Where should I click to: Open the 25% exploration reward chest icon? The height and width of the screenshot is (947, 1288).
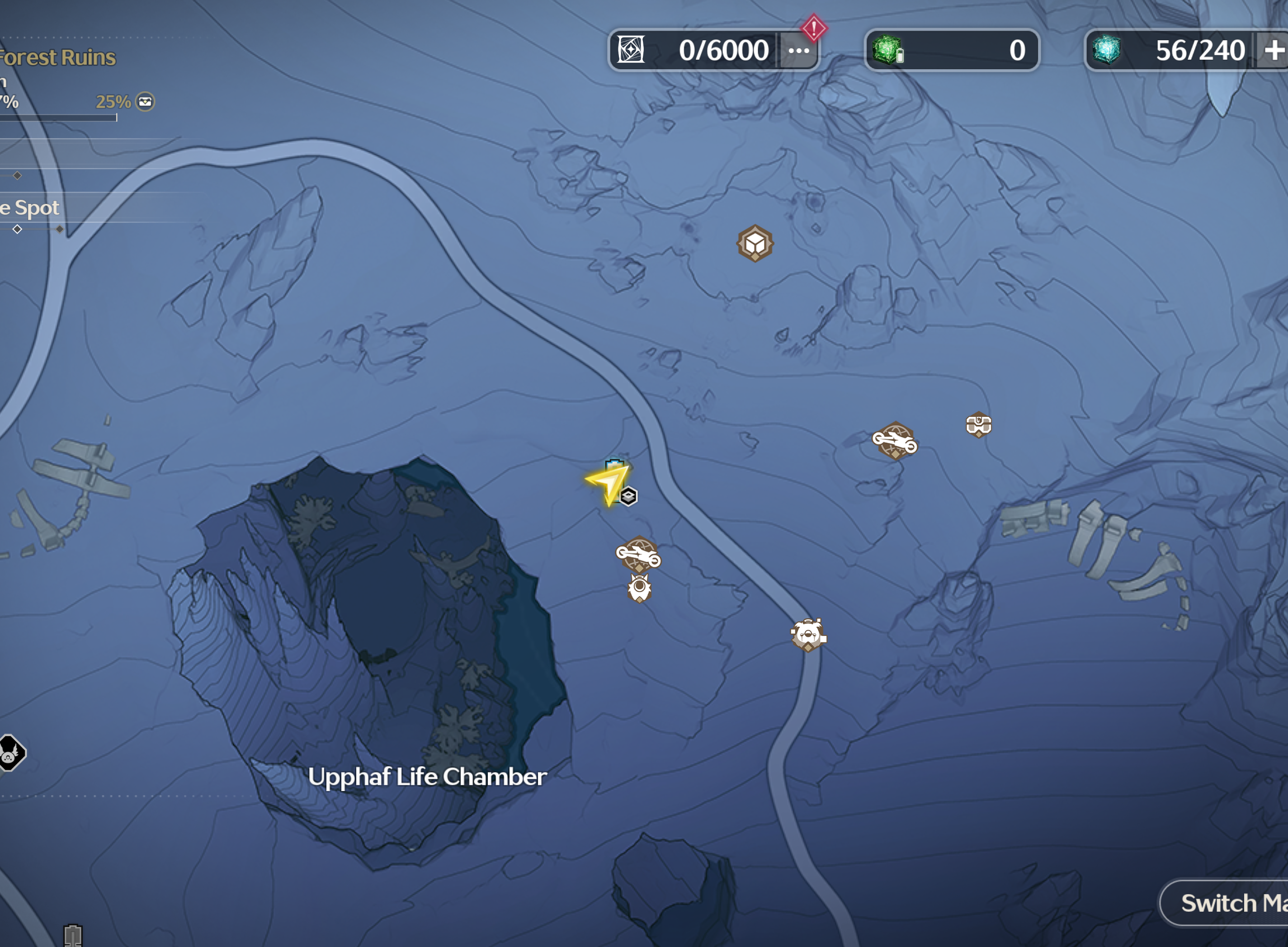point(145,102)
